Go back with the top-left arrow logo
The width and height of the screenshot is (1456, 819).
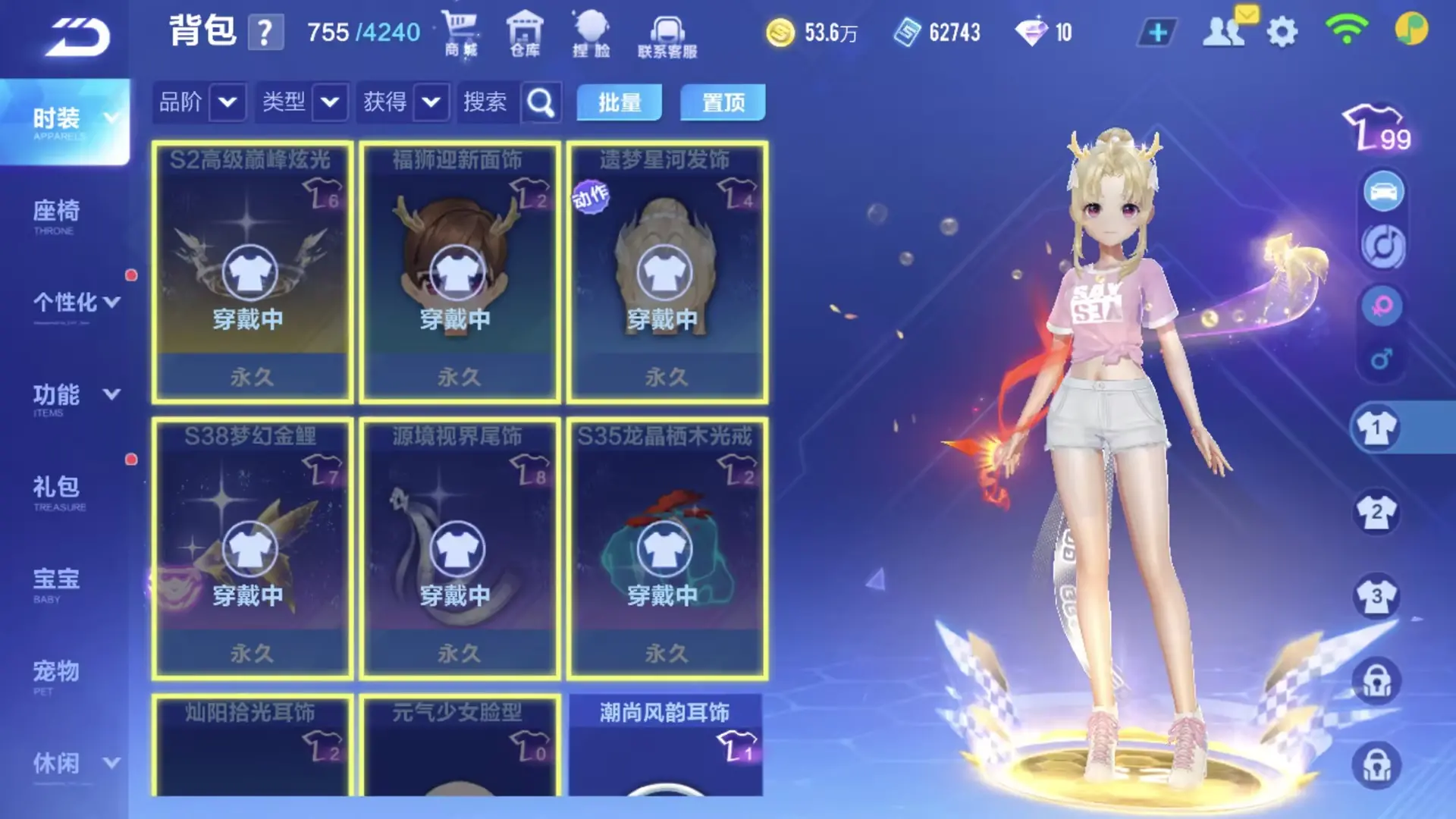coord(78,36)
